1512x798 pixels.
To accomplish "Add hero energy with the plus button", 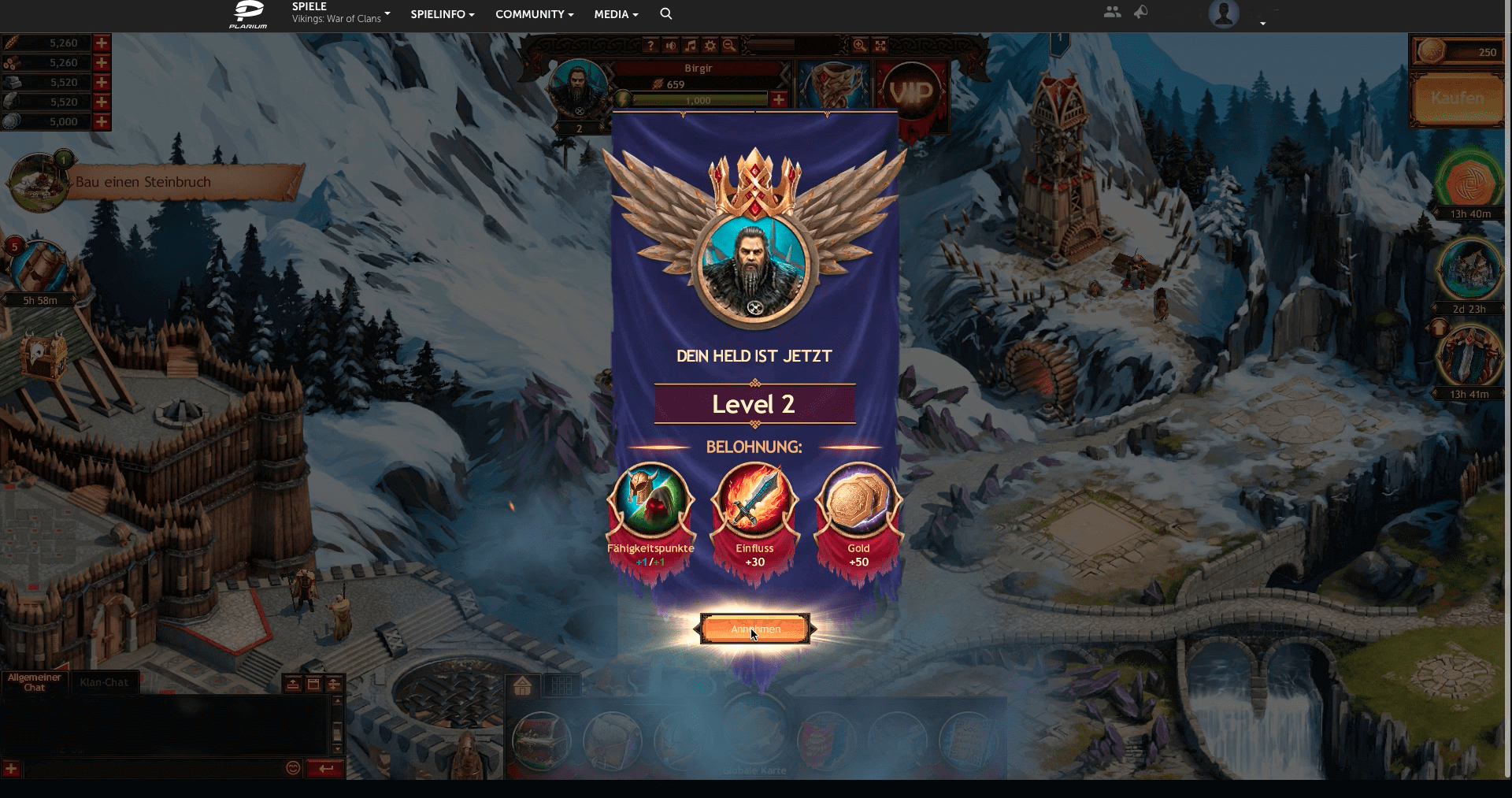I will click(x=778, y=100).
